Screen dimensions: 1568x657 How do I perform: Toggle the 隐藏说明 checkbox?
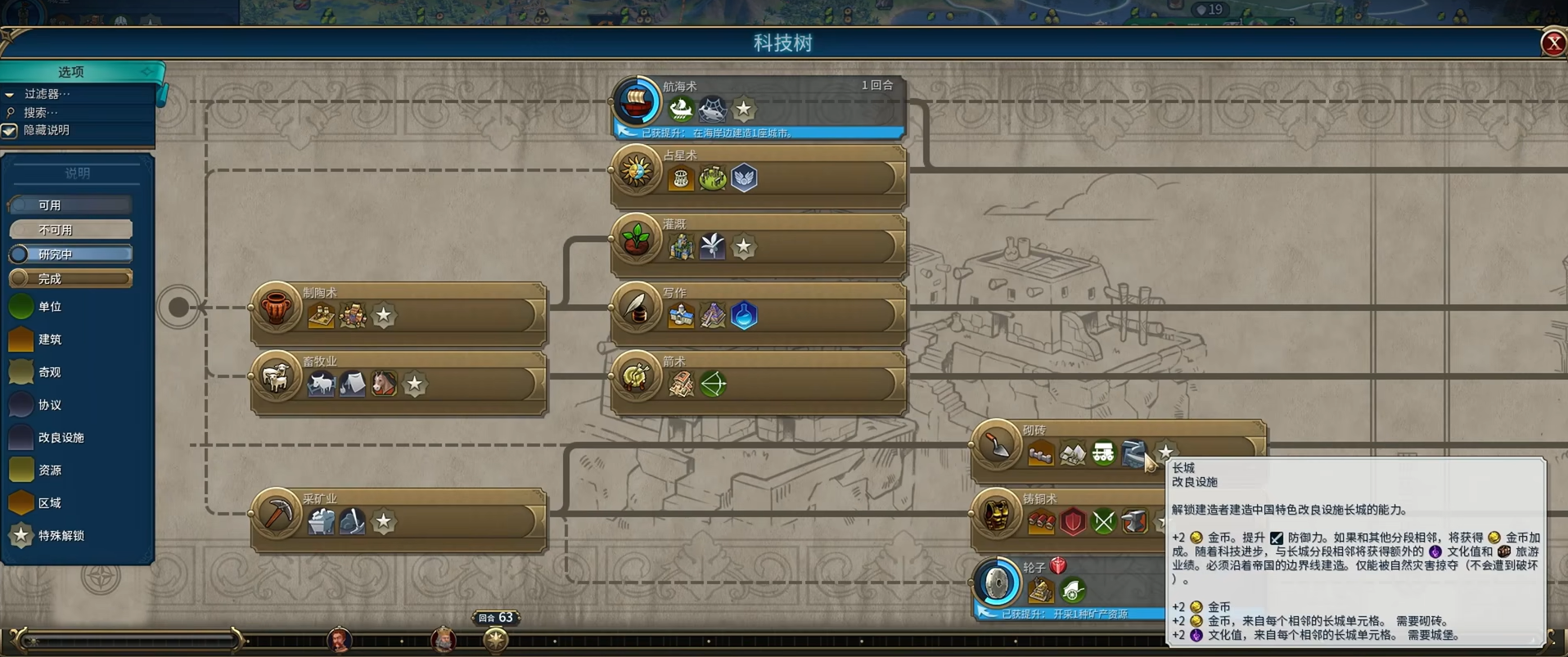click(x=10, y=131)
